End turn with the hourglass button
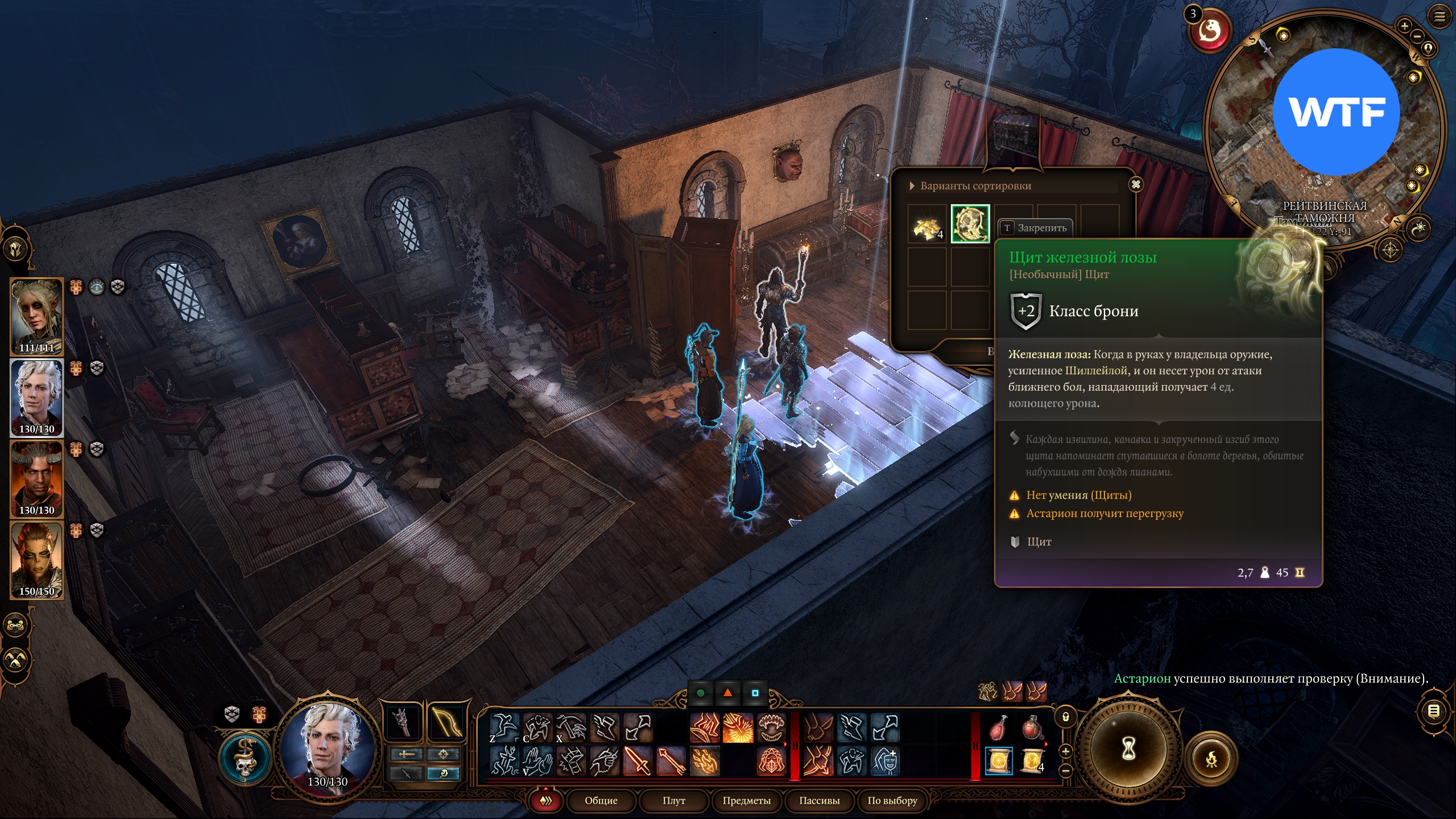Viewport: 1456px width, 819px height. click(x=1128, y=748)
